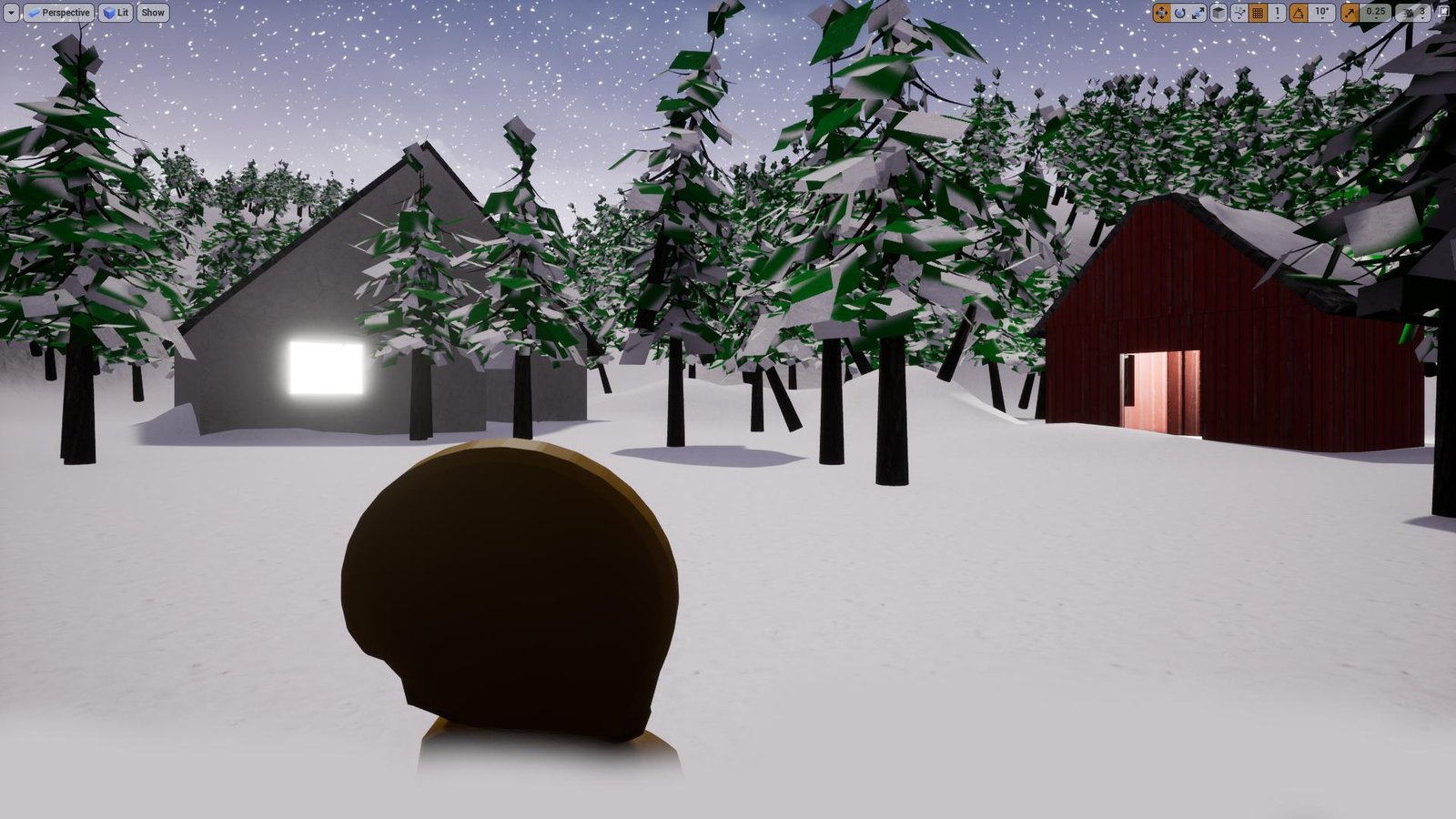This screenshot has width=1456, height=819.
Task: Select the Scale tool
Action: click(1198, 12)
